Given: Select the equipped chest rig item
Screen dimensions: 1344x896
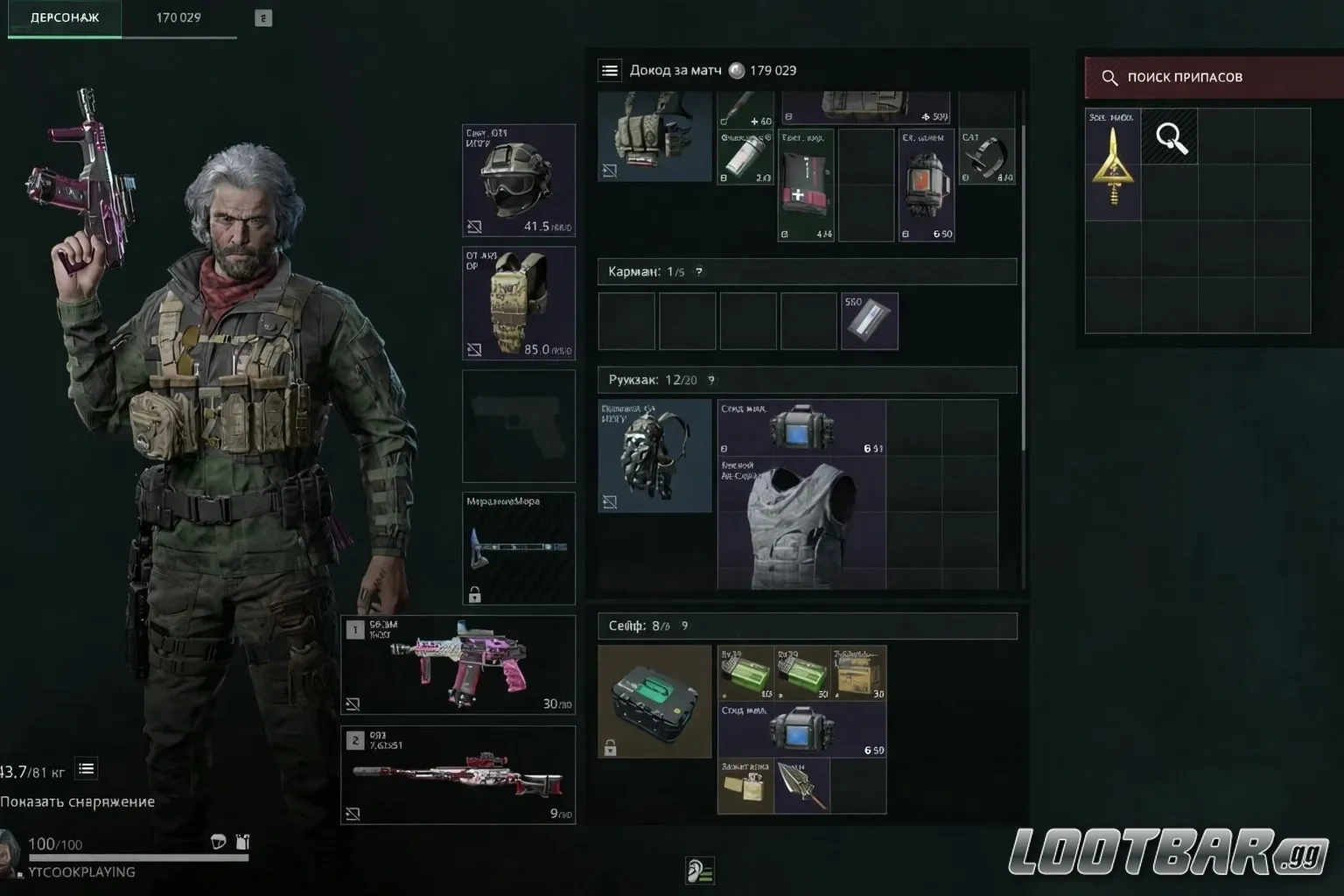Looking at the screenshot, I should point(654,137).
